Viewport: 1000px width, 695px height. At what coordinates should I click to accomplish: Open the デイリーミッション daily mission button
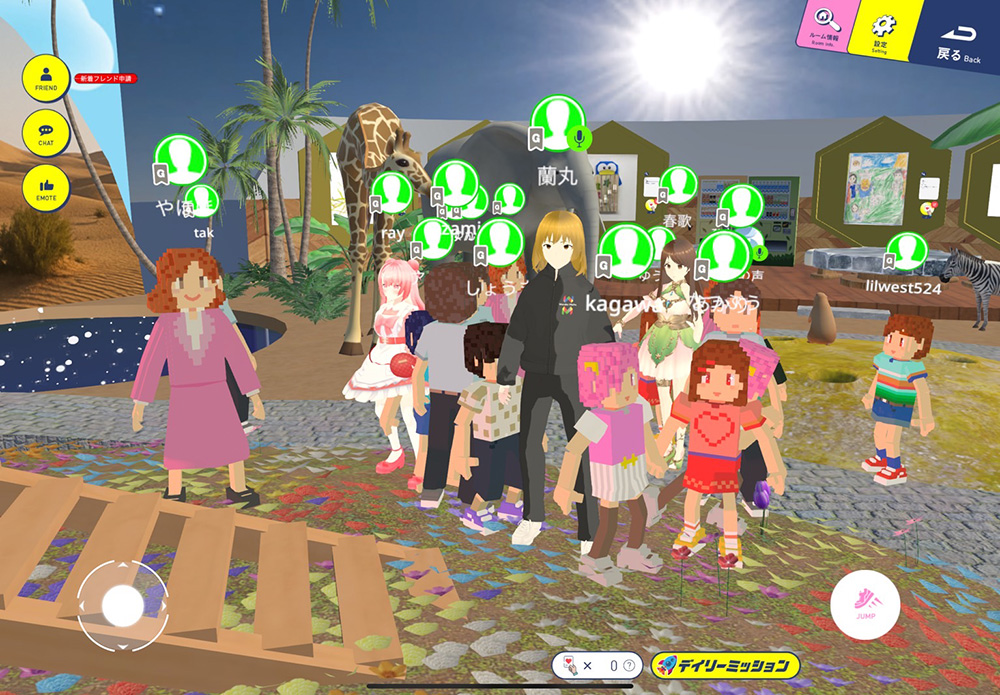(725, 664)
